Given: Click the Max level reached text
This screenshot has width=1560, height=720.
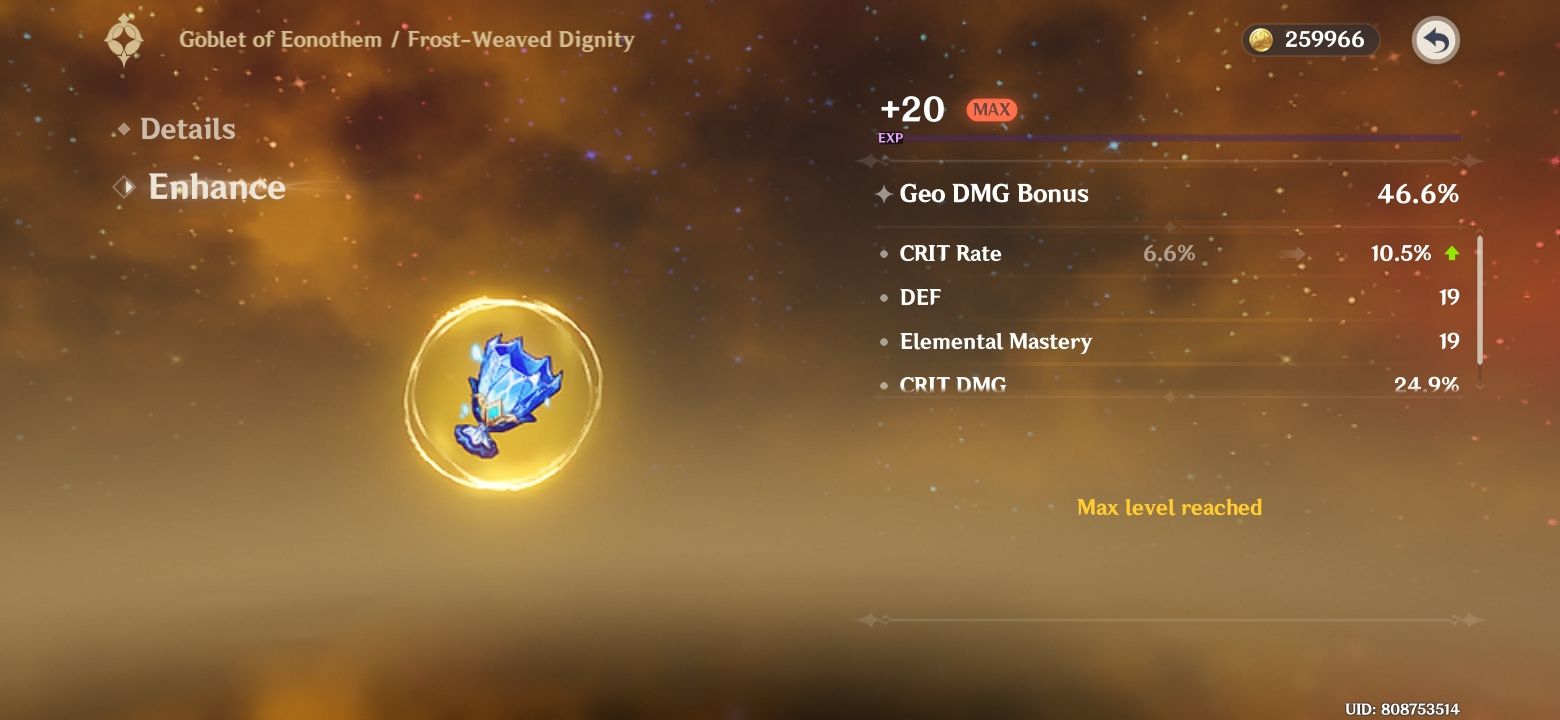Looking at the screenshot, I should pyautogui.click(x=1169, y=507).
